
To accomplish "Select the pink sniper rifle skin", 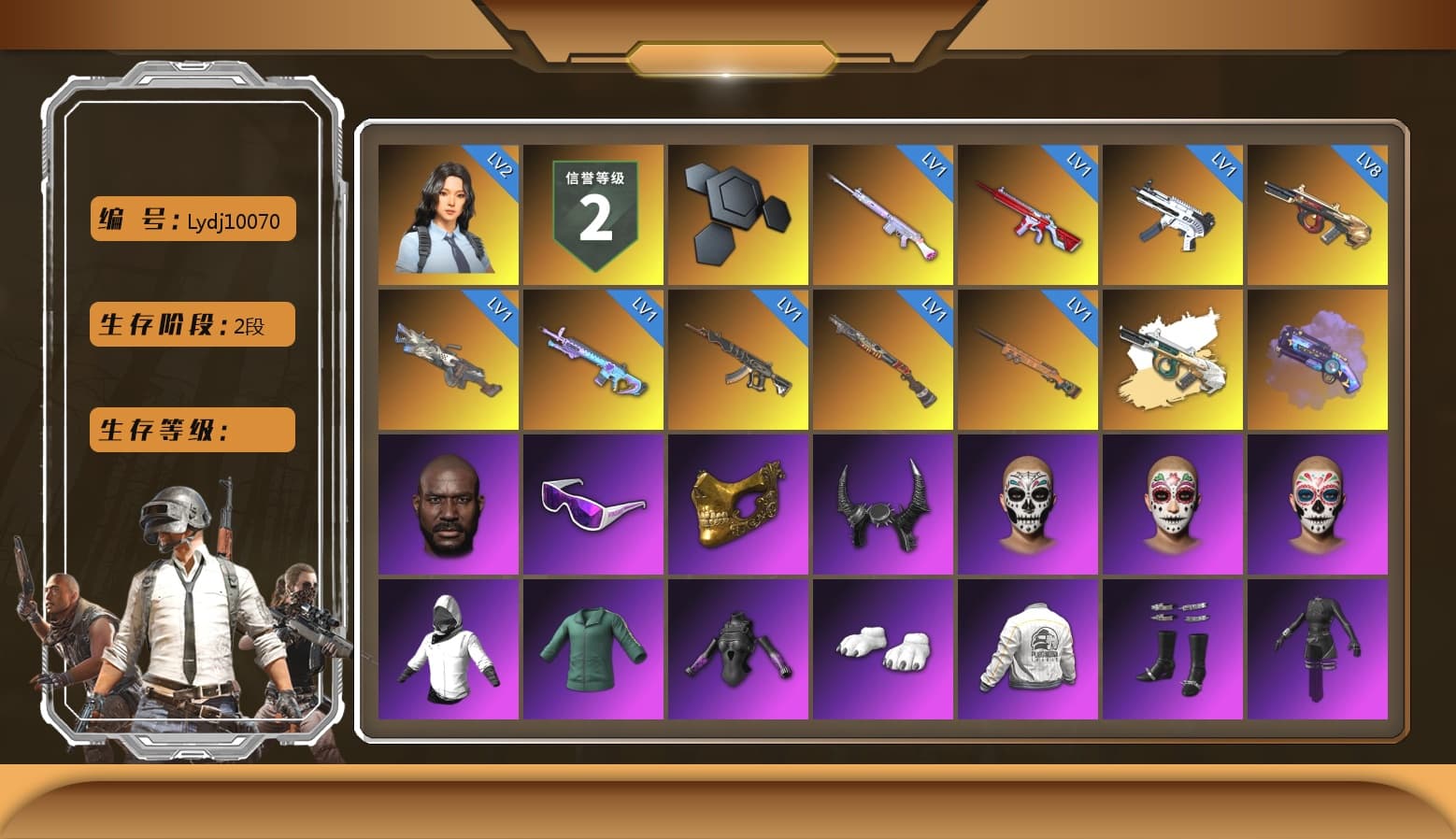I will (x=883, y=213).
